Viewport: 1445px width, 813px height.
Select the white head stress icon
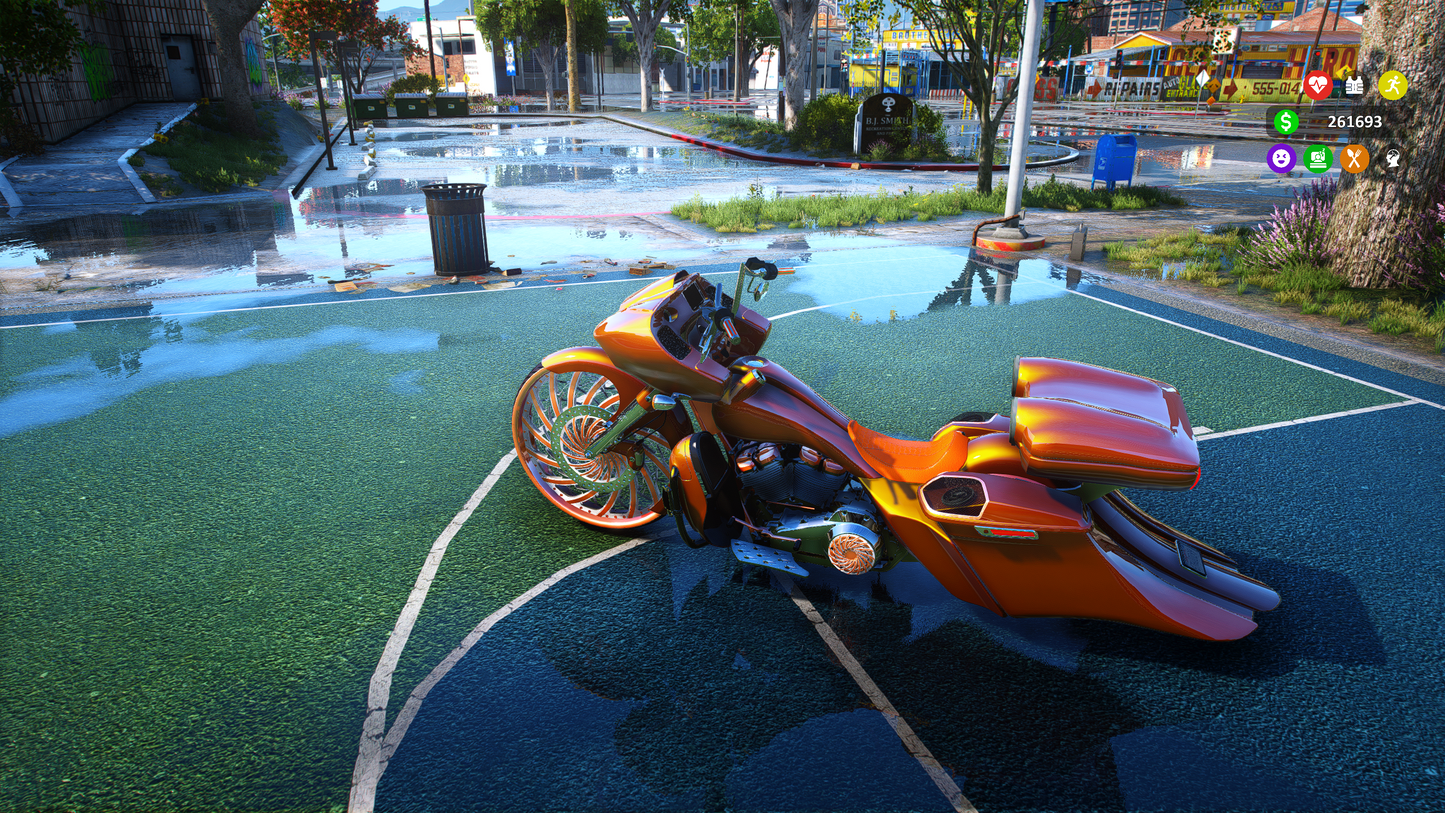pyautogui.click(x=1392, y=158)
